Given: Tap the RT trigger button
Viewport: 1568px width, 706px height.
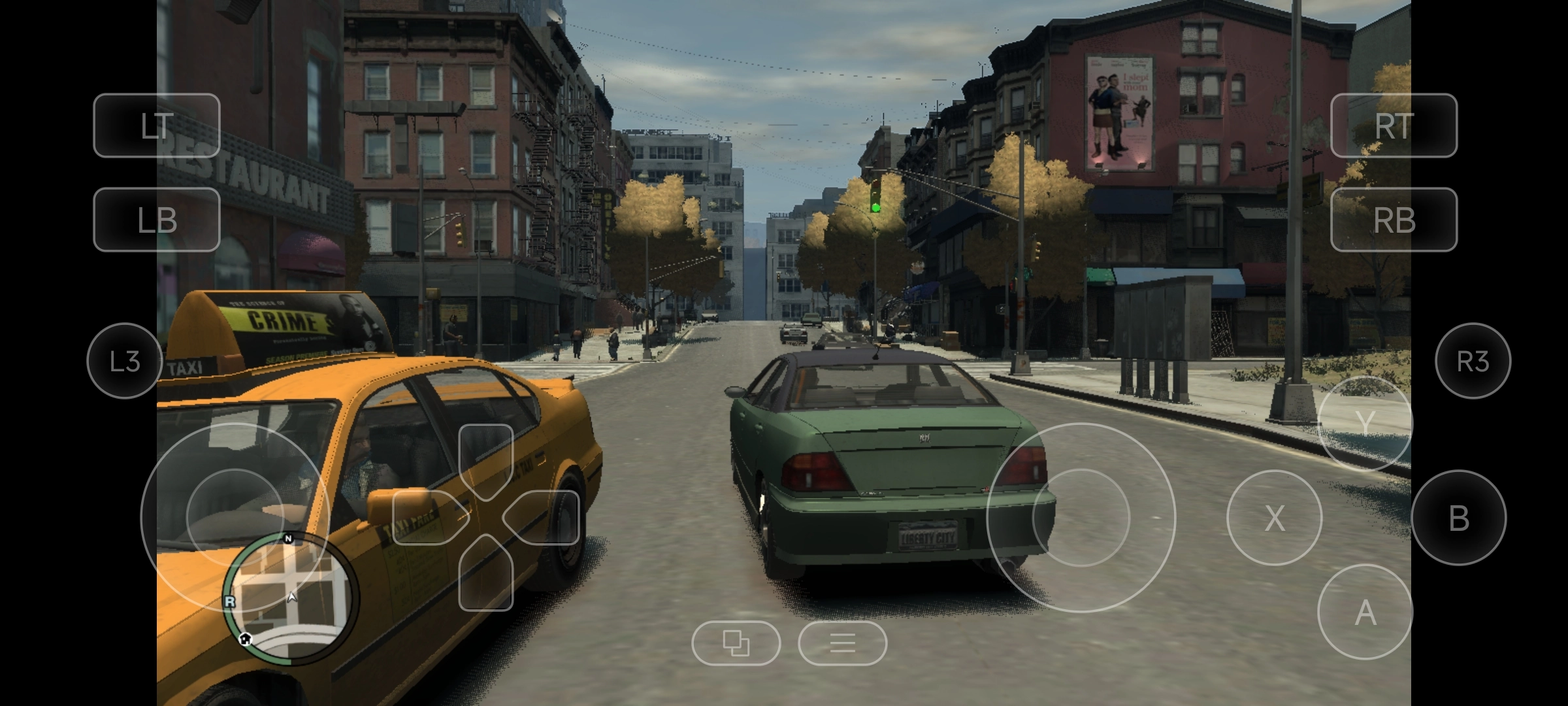Looking at the screenshot, I should (x=1394, y=126).
